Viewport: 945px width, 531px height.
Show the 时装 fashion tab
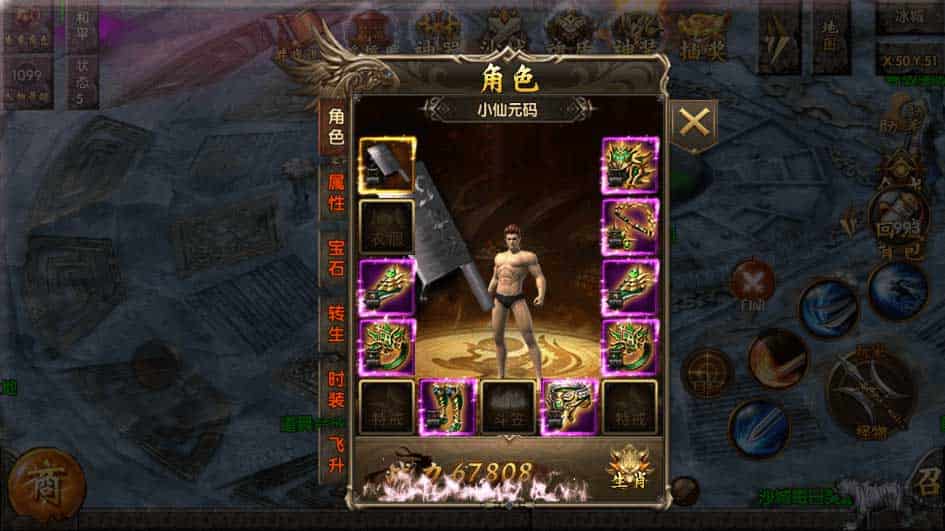coord(335,388)
